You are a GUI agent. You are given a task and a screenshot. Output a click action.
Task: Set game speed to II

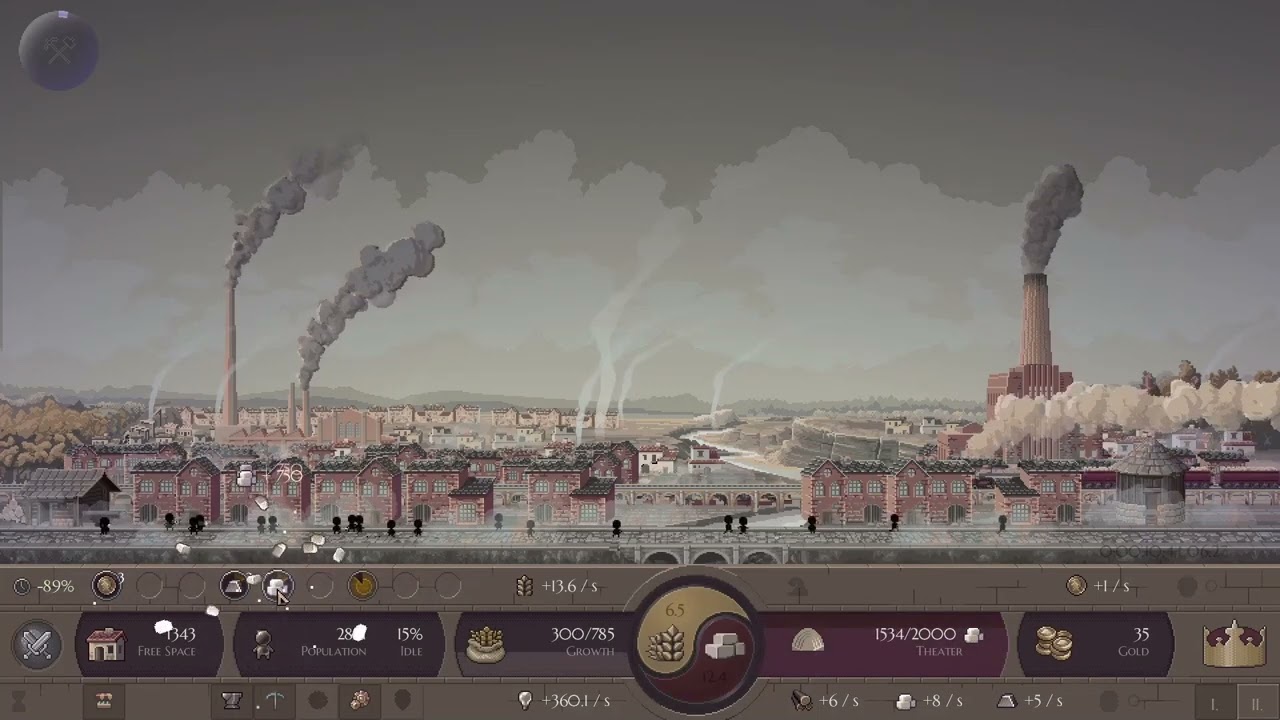[1255, 703]
